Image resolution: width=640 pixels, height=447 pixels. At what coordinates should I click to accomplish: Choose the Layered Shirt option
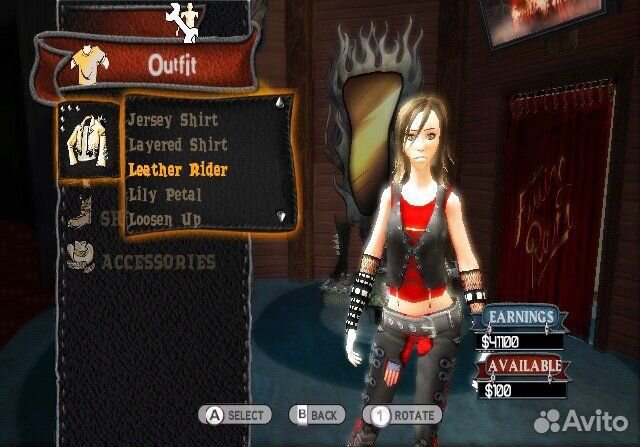(177, 145)
